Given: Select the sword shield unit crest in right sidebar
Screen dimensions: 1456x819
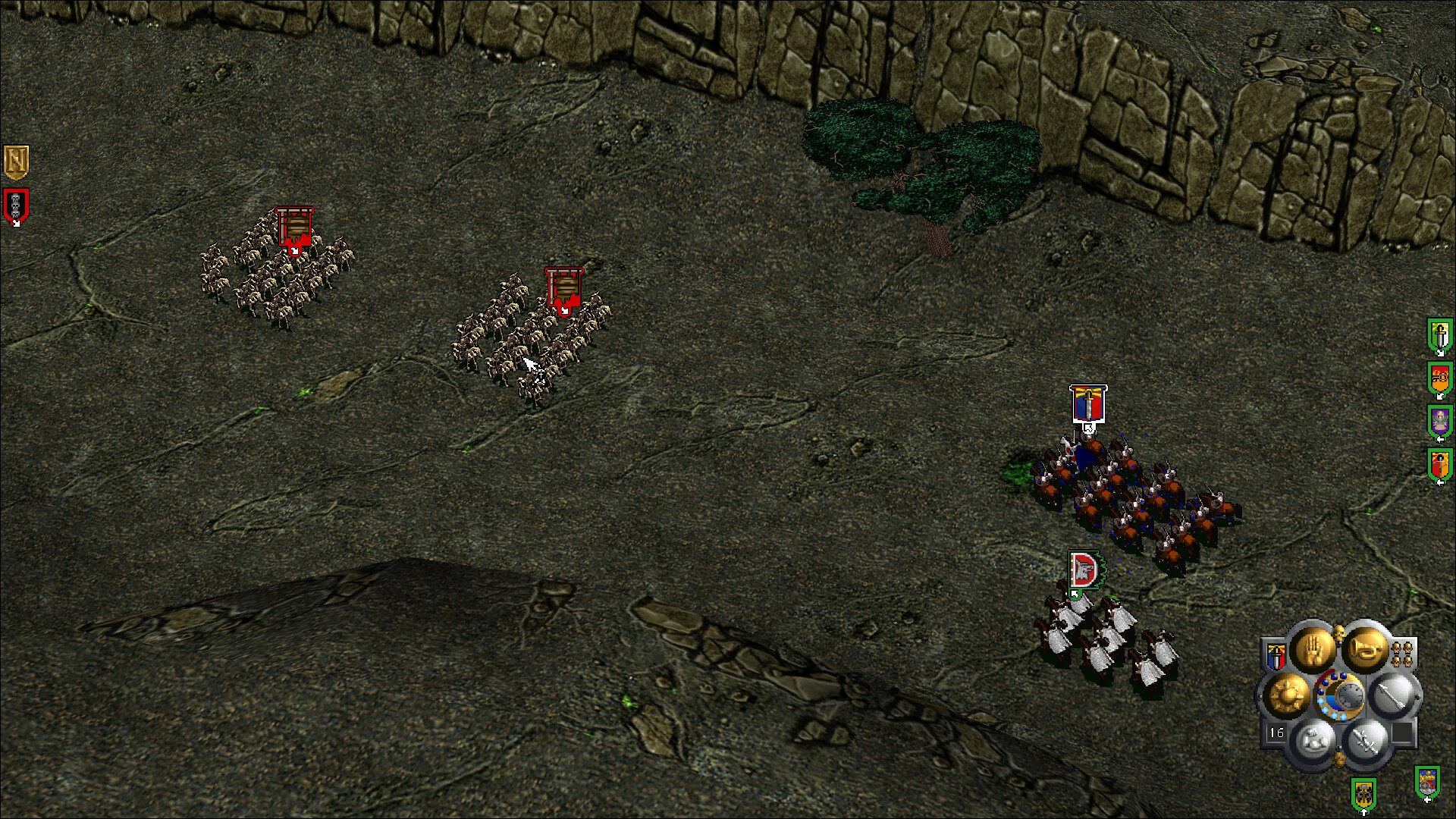Looking at the screenshot, I should [1439, 335].
